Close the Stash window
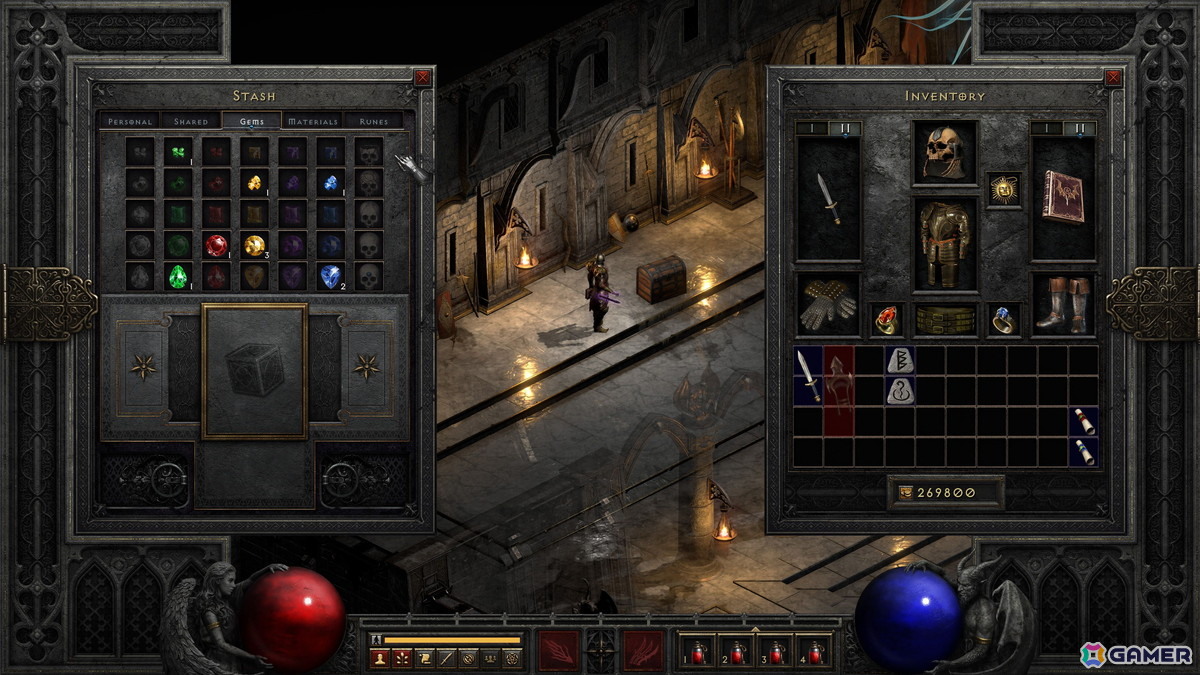The image size is (1200, 675). click(x=423, y=77)
